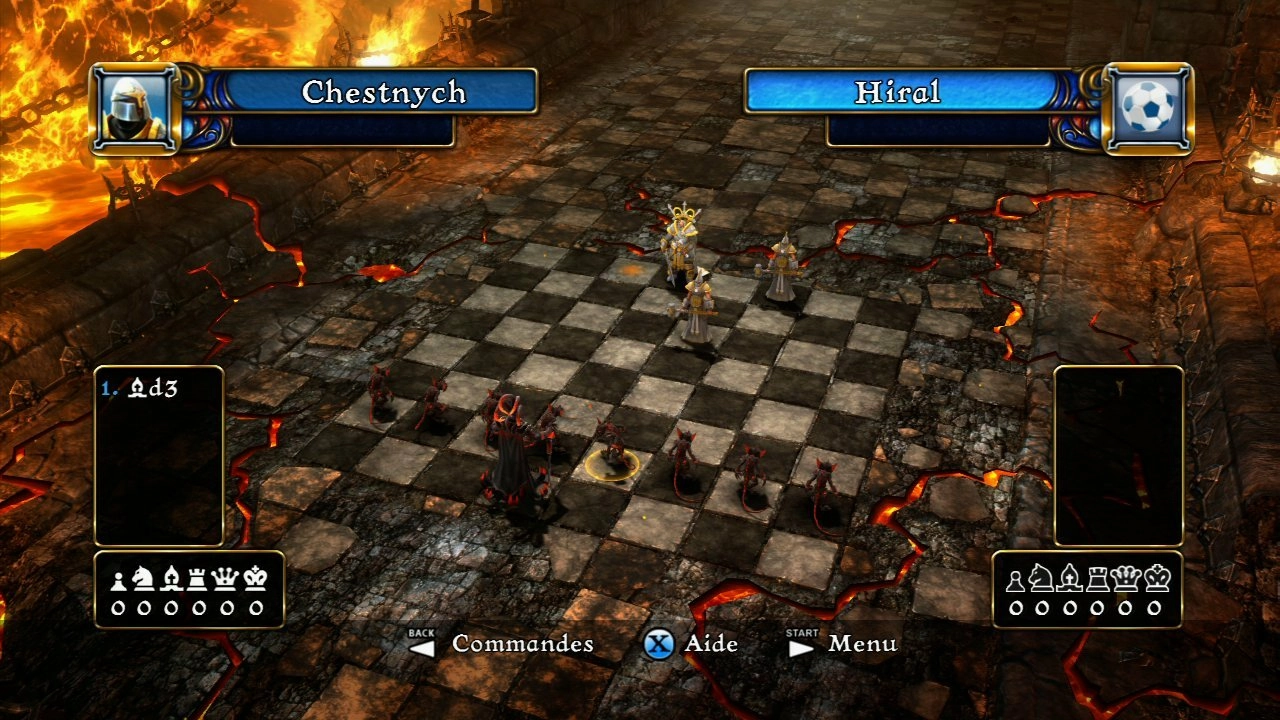Click Chestnych's knight helmet avatar
Image resolution: width=1280 pixels, height=720 pixels.
coord(135,110)
